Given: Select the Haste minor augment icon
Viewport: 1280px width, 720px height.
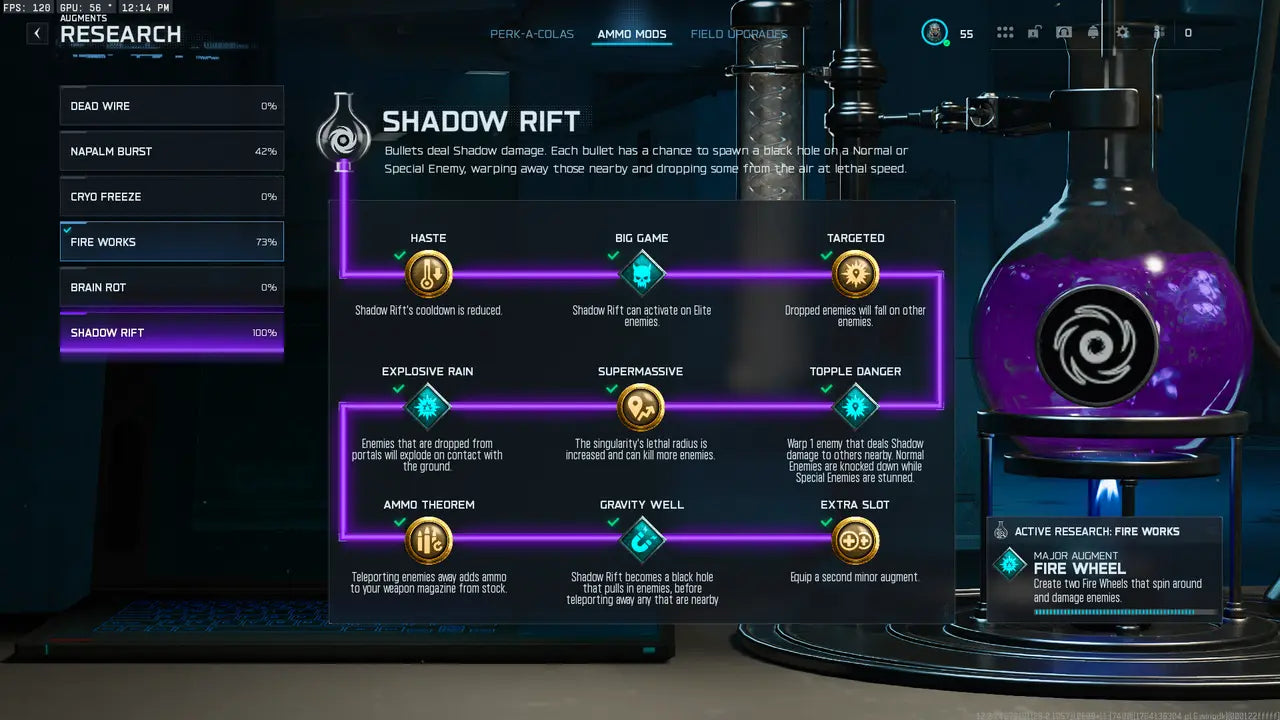Looking at the screenshot, I should click(x=429, y=274).
